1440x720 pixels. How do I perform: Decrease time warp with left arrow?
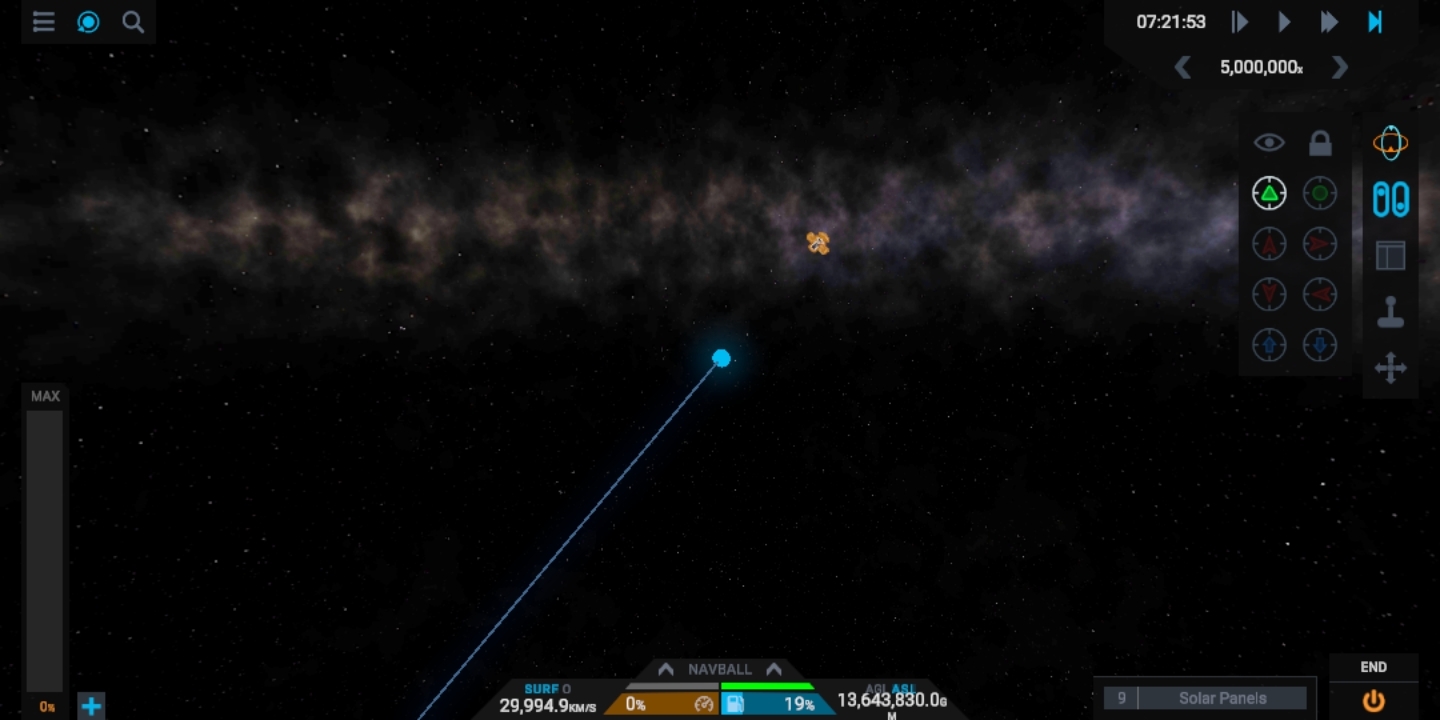point(1183,67)
